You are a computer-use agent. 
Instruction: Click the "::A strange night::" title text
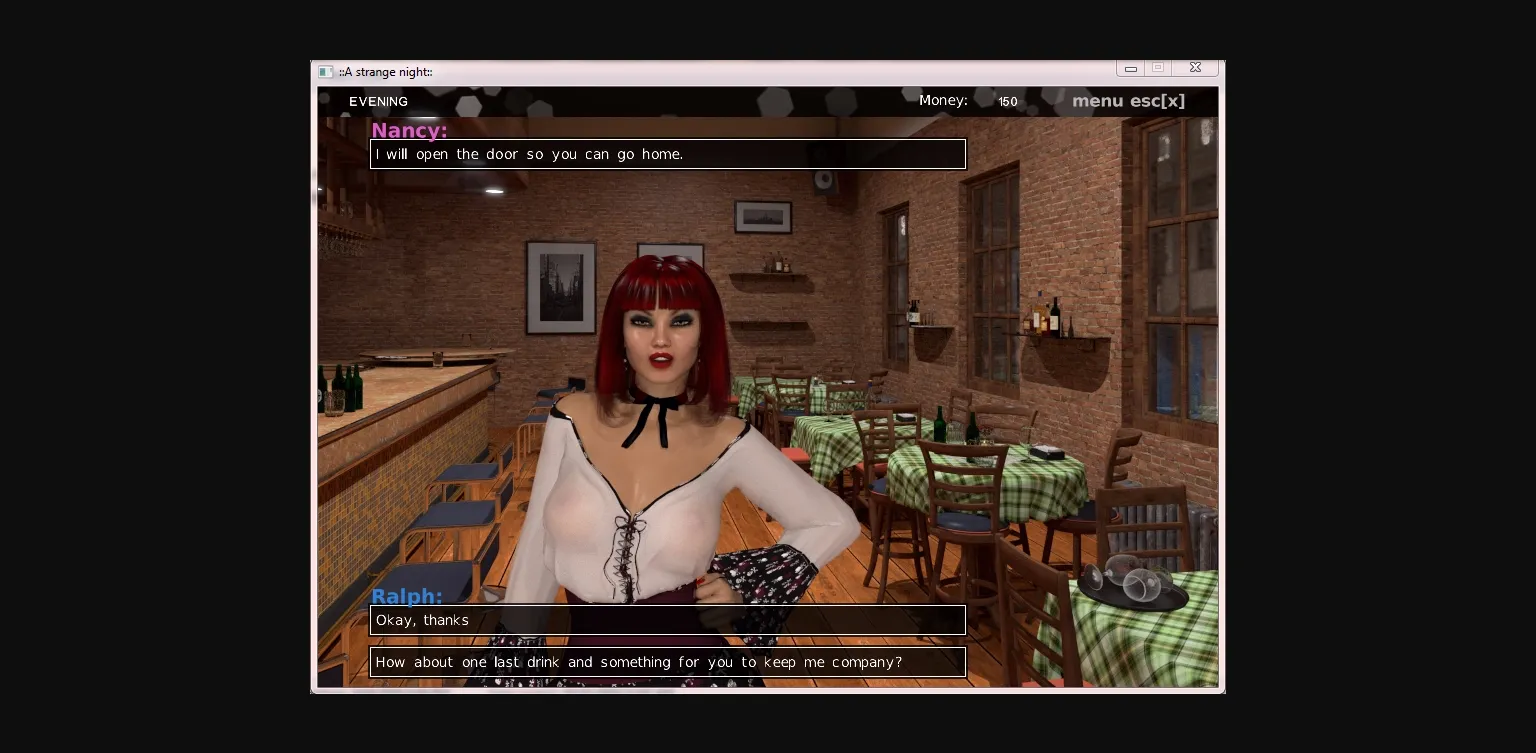(x=386, y=72)
